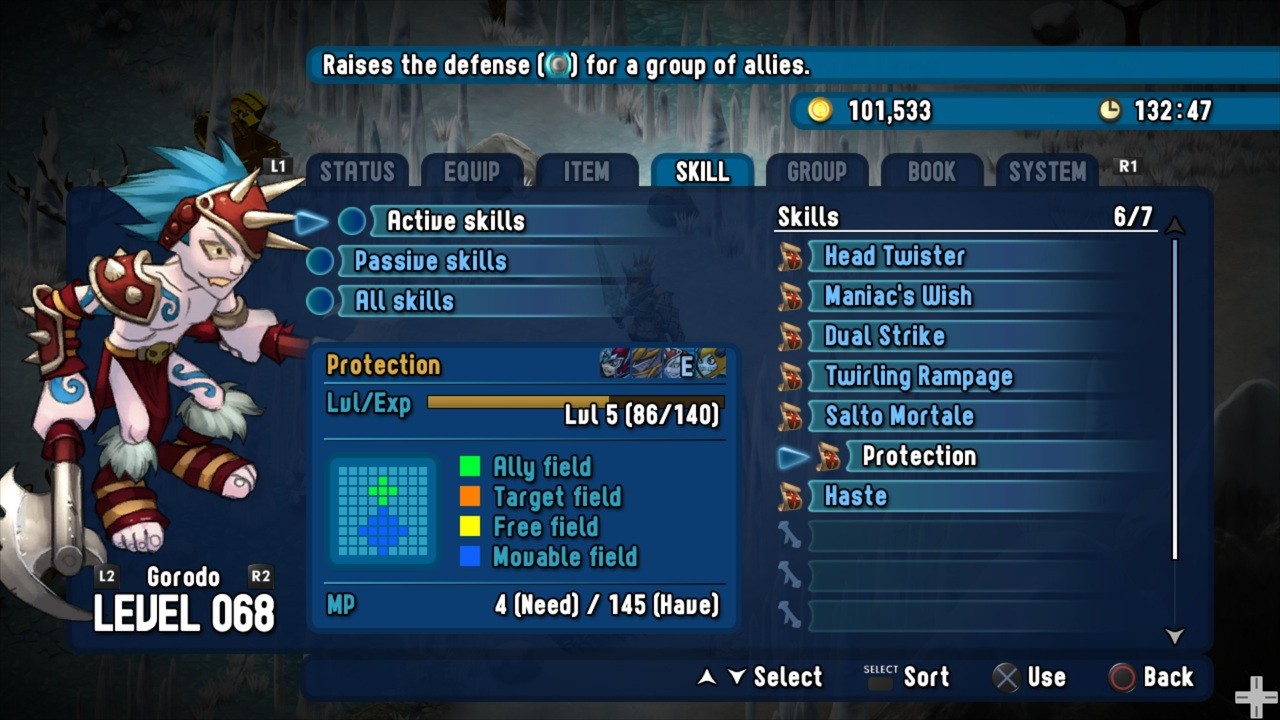Image resolution: width=1280 pixels, height=720 pixels.
Task: Show All skills filter
Action: coord(404,301)
